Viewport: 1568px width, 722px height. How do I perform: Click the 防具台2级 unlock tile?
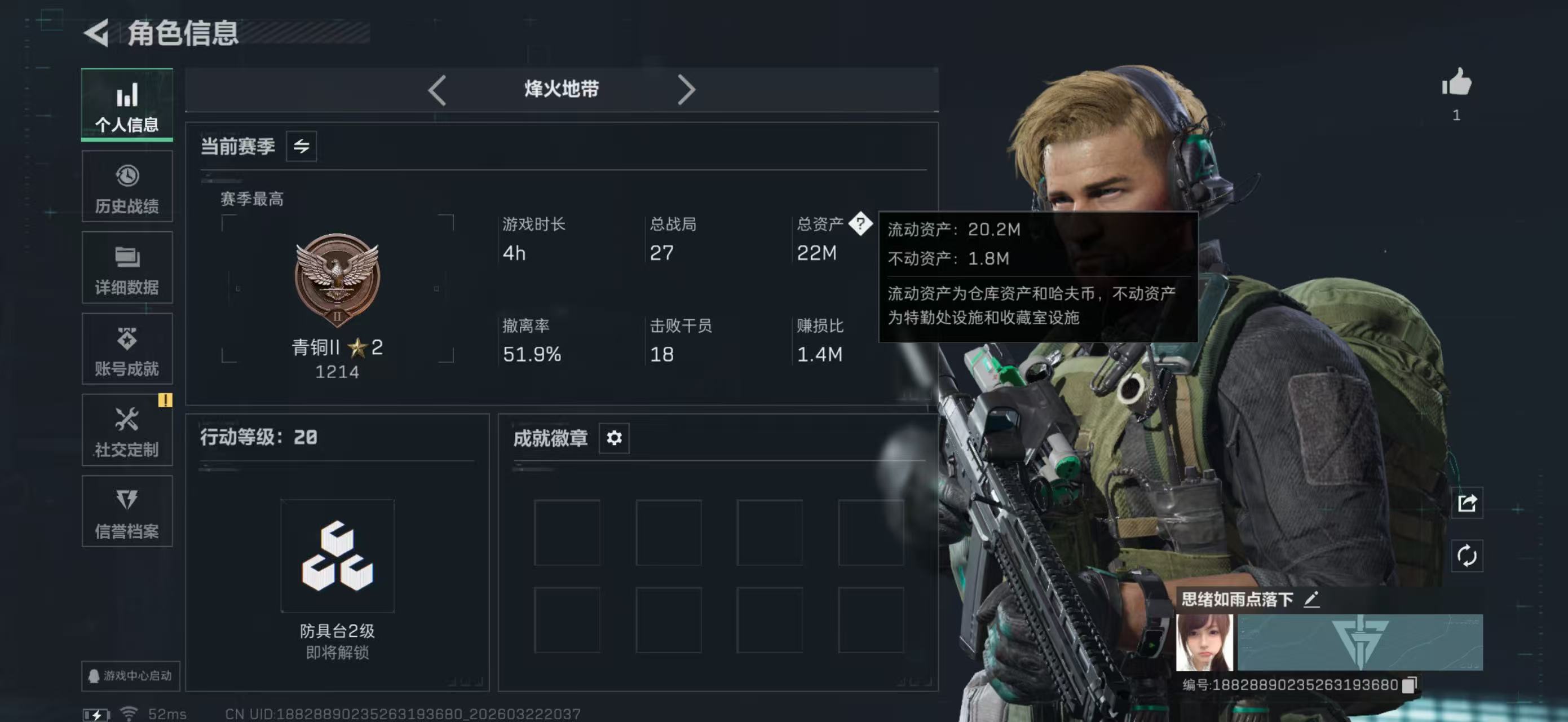click(x=337, y=556)
